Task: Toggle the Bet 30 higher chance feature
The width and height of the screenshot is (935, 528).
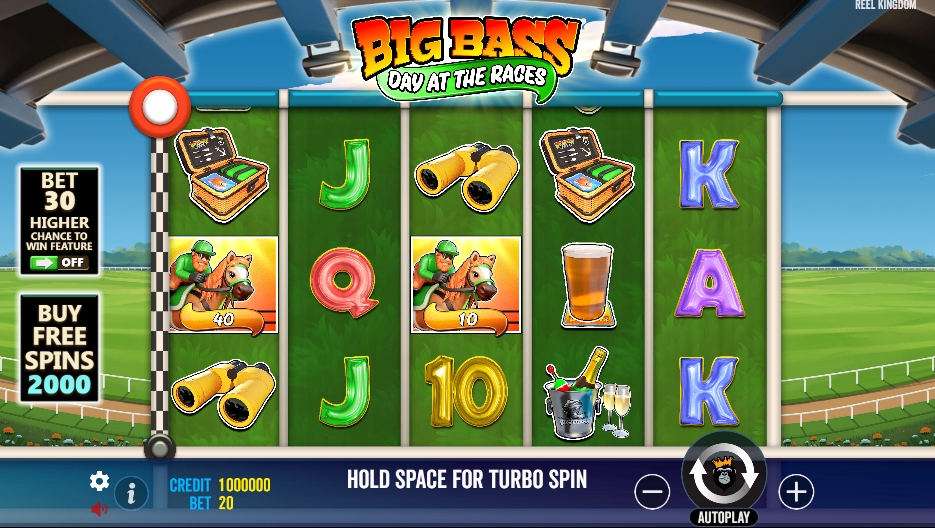Action: point(59,263)
